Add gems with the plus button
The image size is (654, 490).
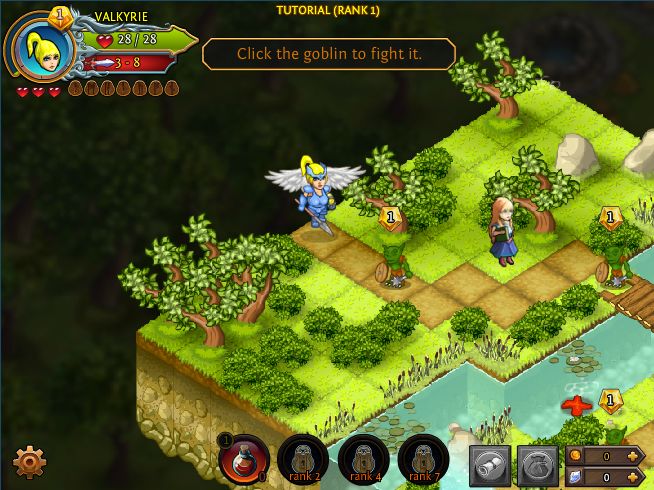pos(634,478)
